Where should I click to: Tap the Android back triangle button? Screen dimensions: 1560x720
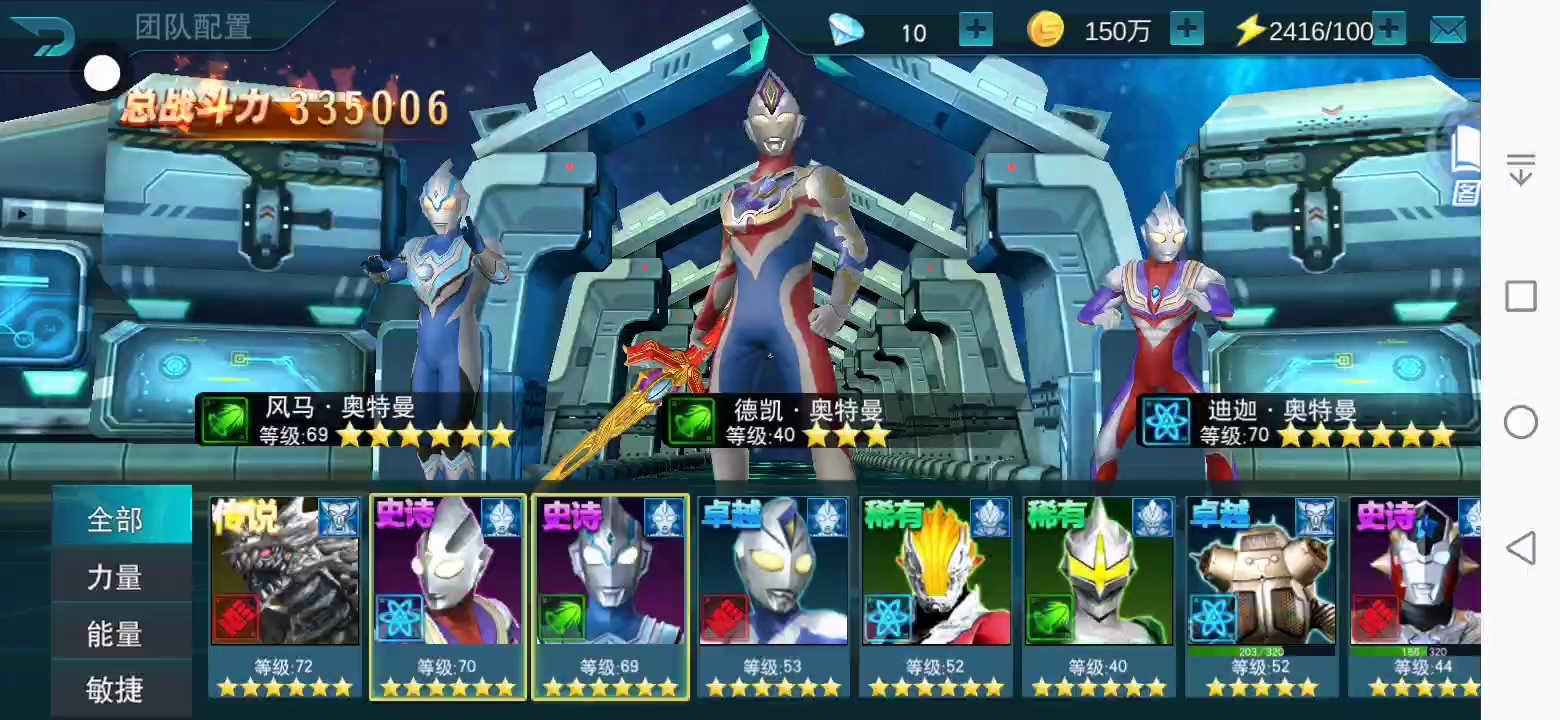[x=1520, y=548]
